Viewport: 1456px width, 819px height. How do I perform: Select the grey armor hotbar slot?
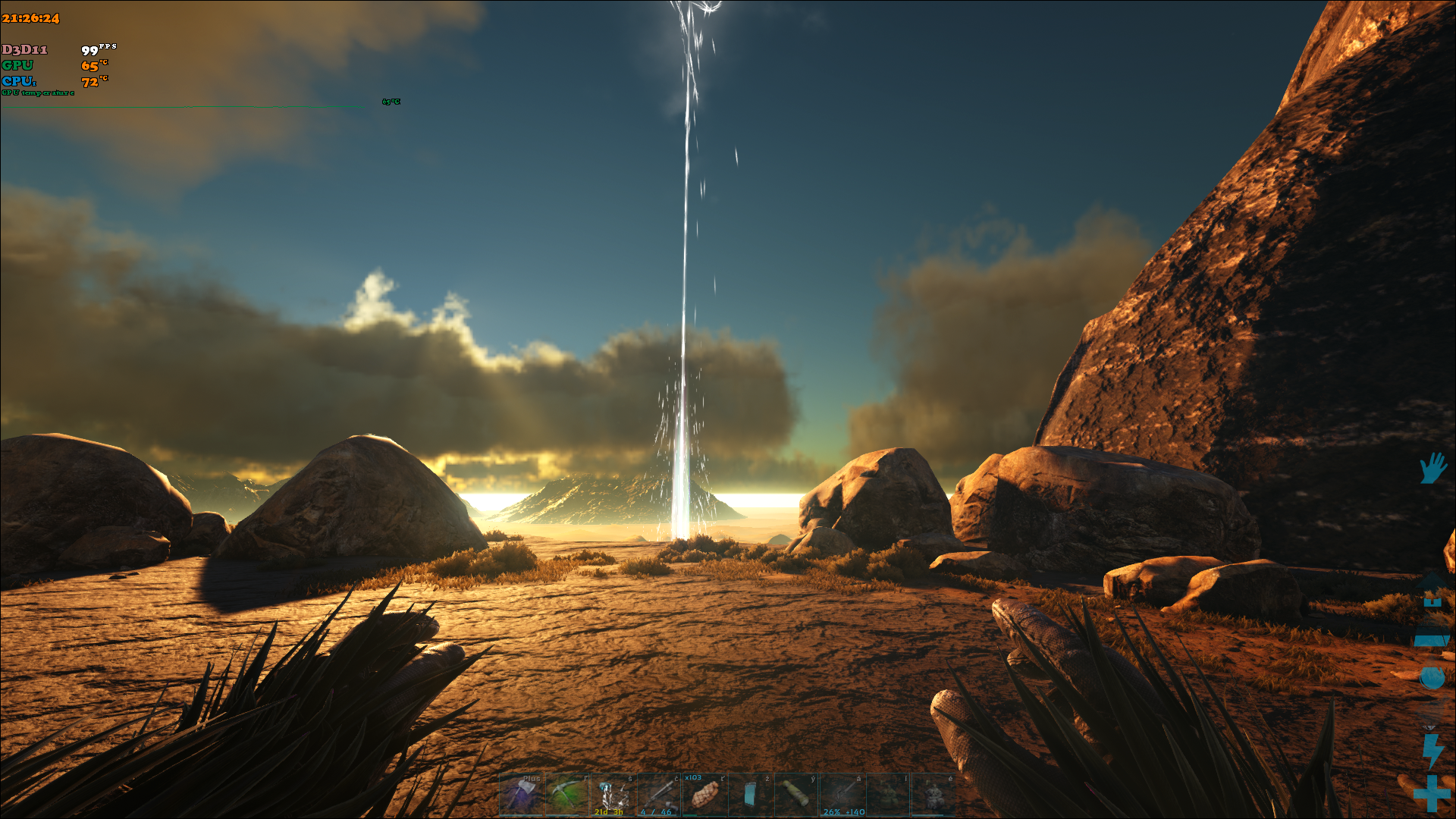(933, 795)
